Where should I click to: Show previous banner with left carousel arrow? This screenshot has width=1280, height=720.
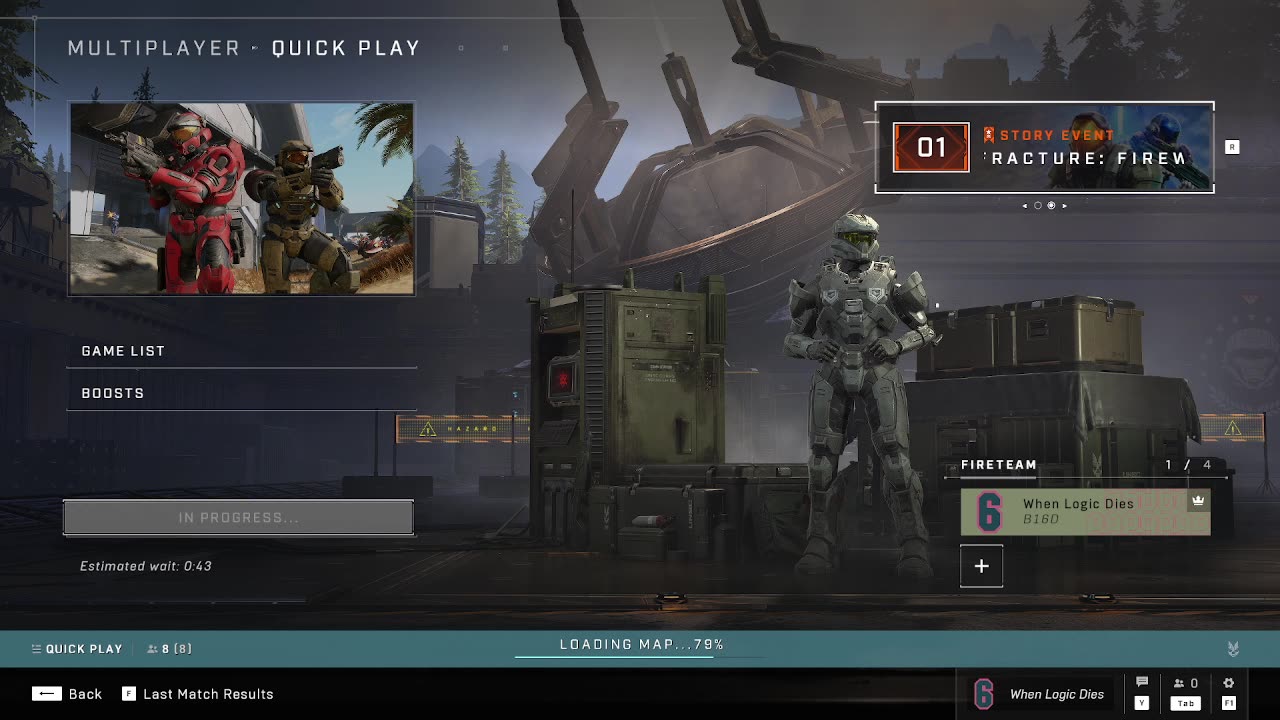(x=1024, y=206)
